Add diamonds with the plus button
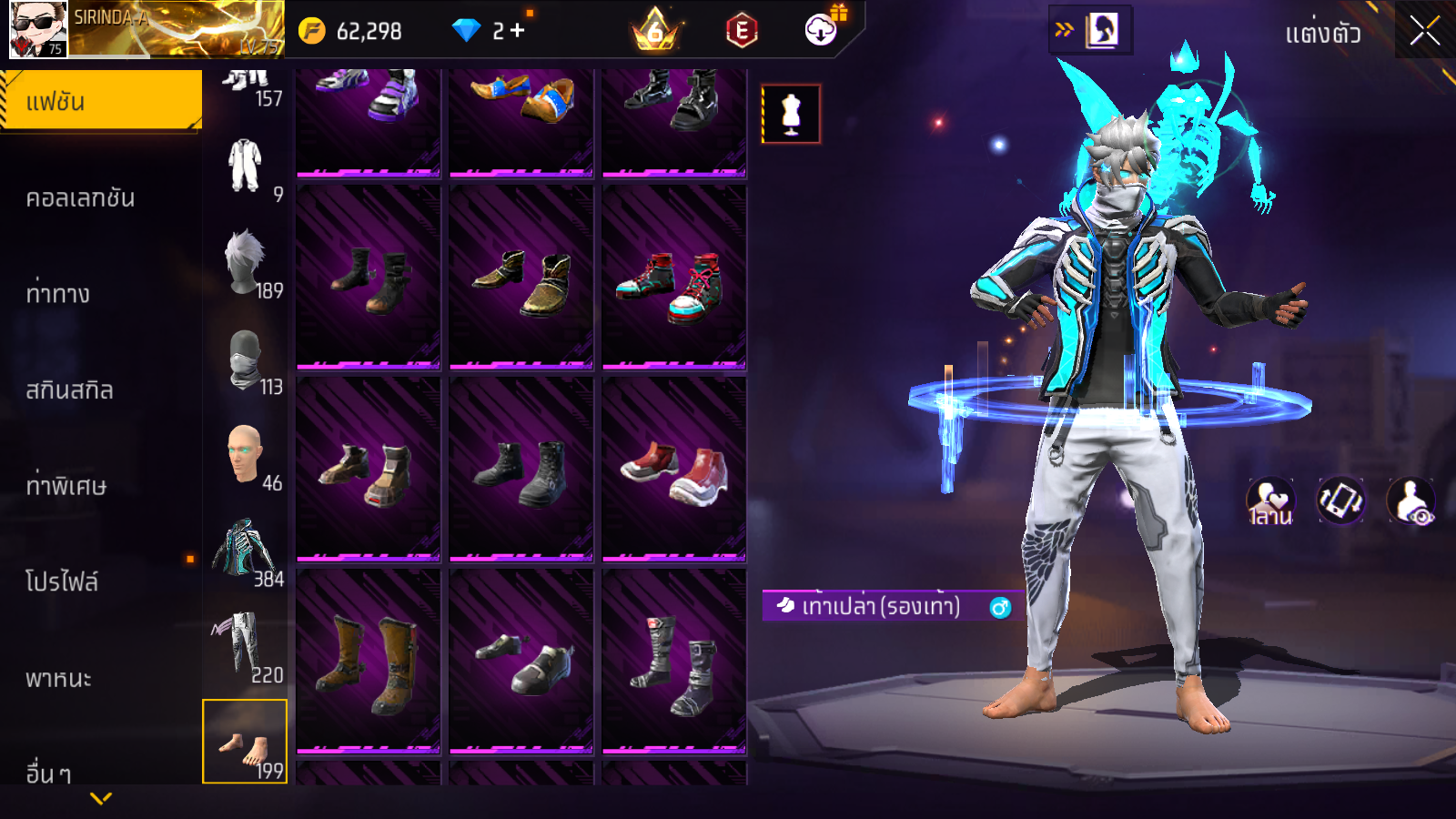 [x=517, y=31]
